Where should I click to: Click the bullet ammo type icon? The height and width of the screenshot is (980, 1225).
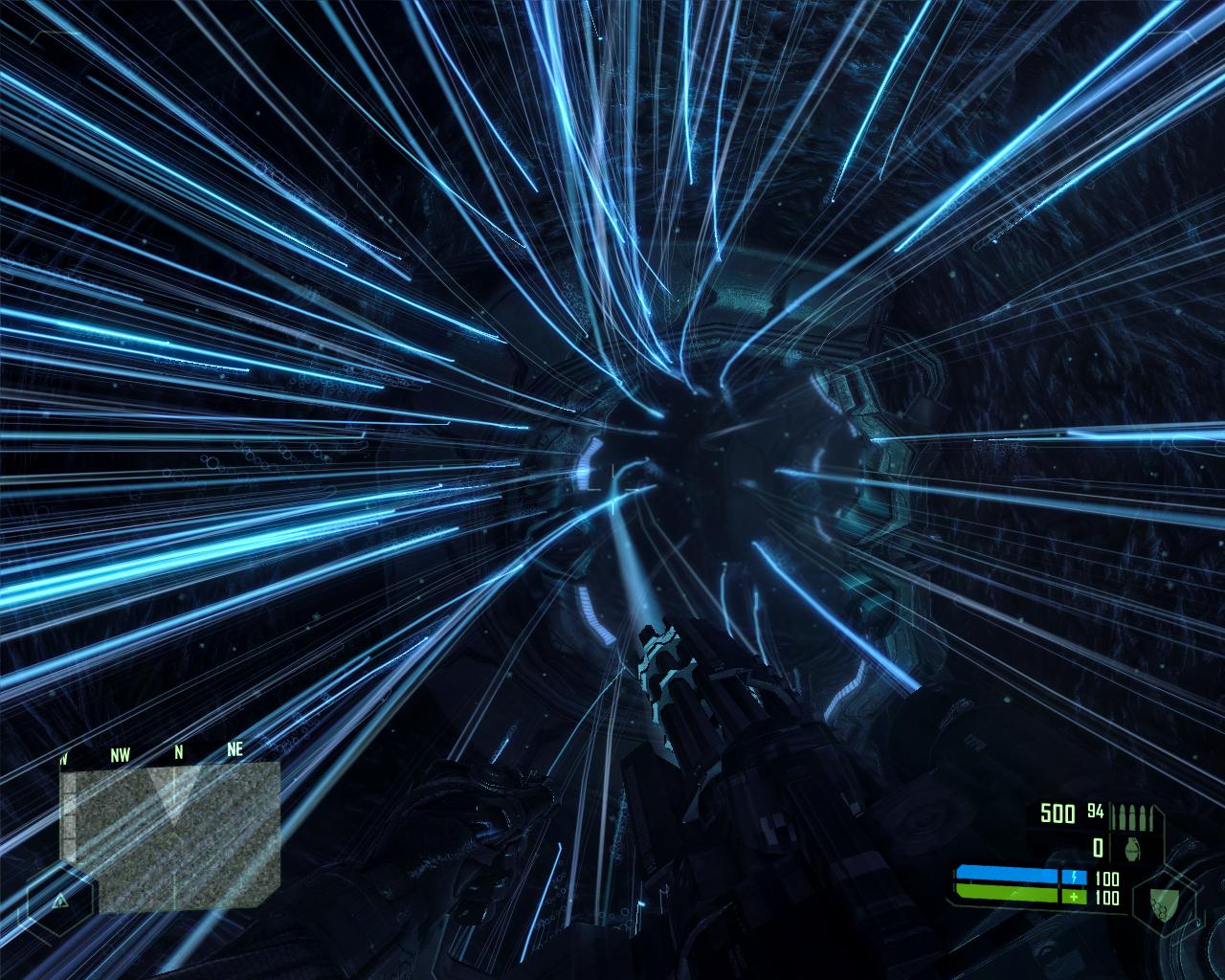(x=1136, y=815)
